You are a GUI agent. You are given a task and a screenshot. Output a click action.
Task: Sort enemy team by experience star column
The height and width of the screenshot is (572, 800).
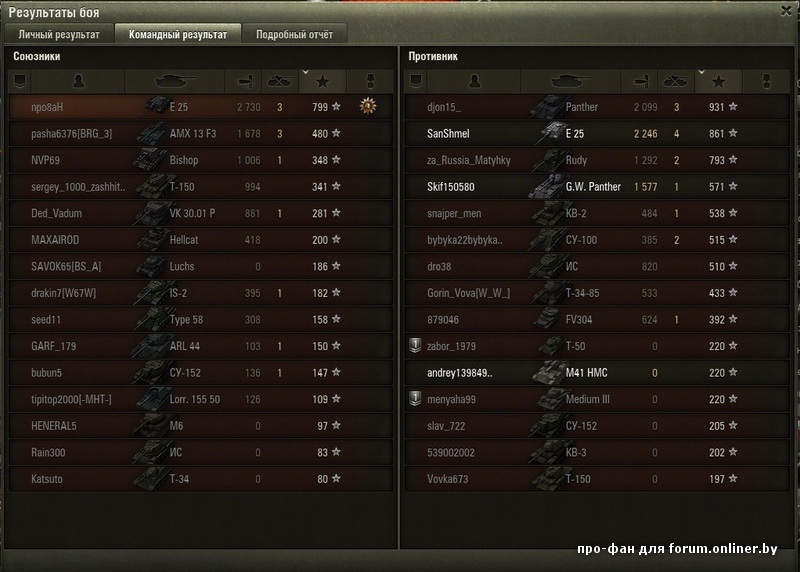(718, 81)
